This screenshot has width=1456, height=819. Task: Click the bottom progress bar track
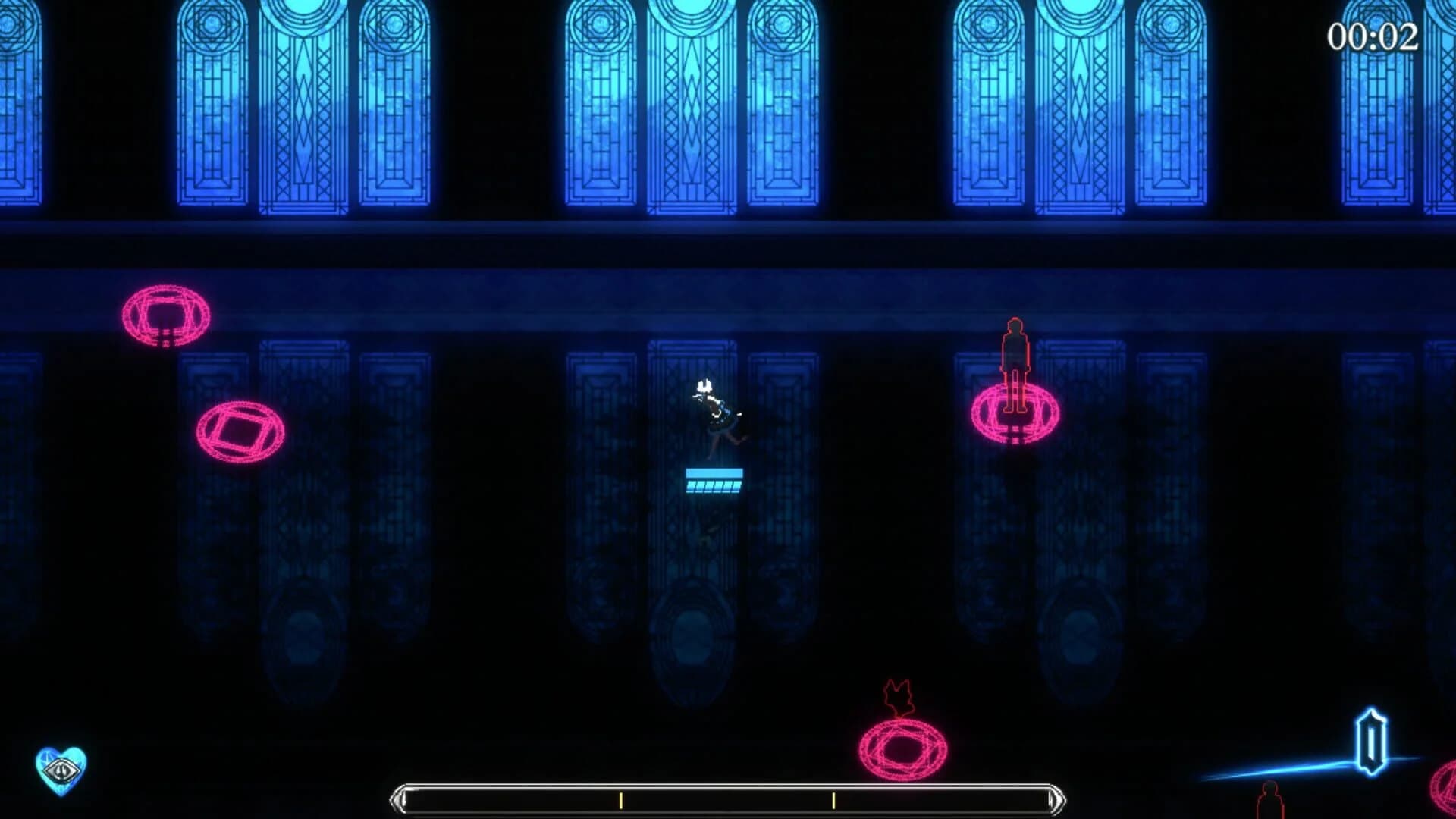coord(728,799)
